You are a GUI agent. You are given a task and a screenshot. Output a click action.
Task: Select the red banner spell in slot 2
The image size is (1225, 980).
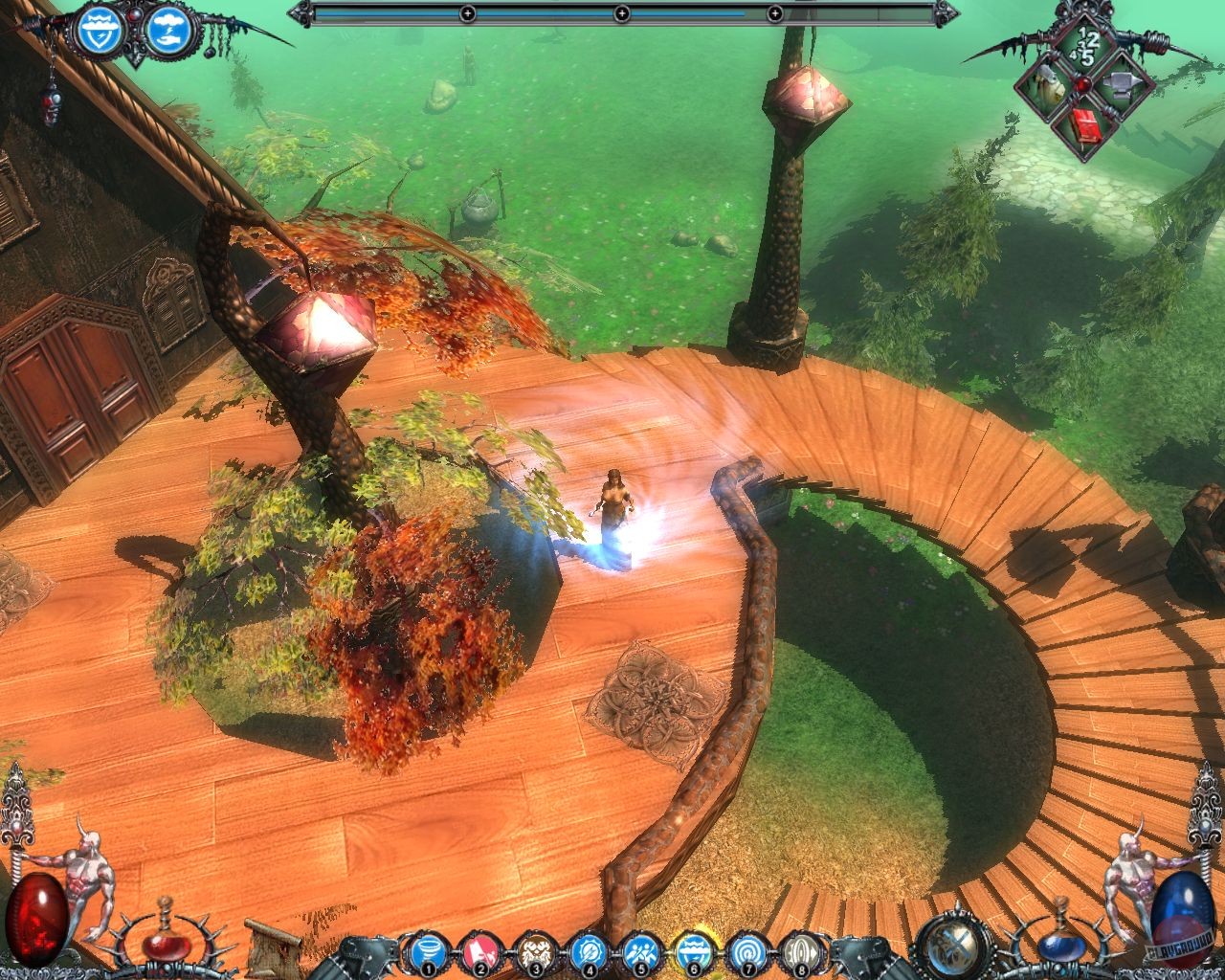click(480, 950)
